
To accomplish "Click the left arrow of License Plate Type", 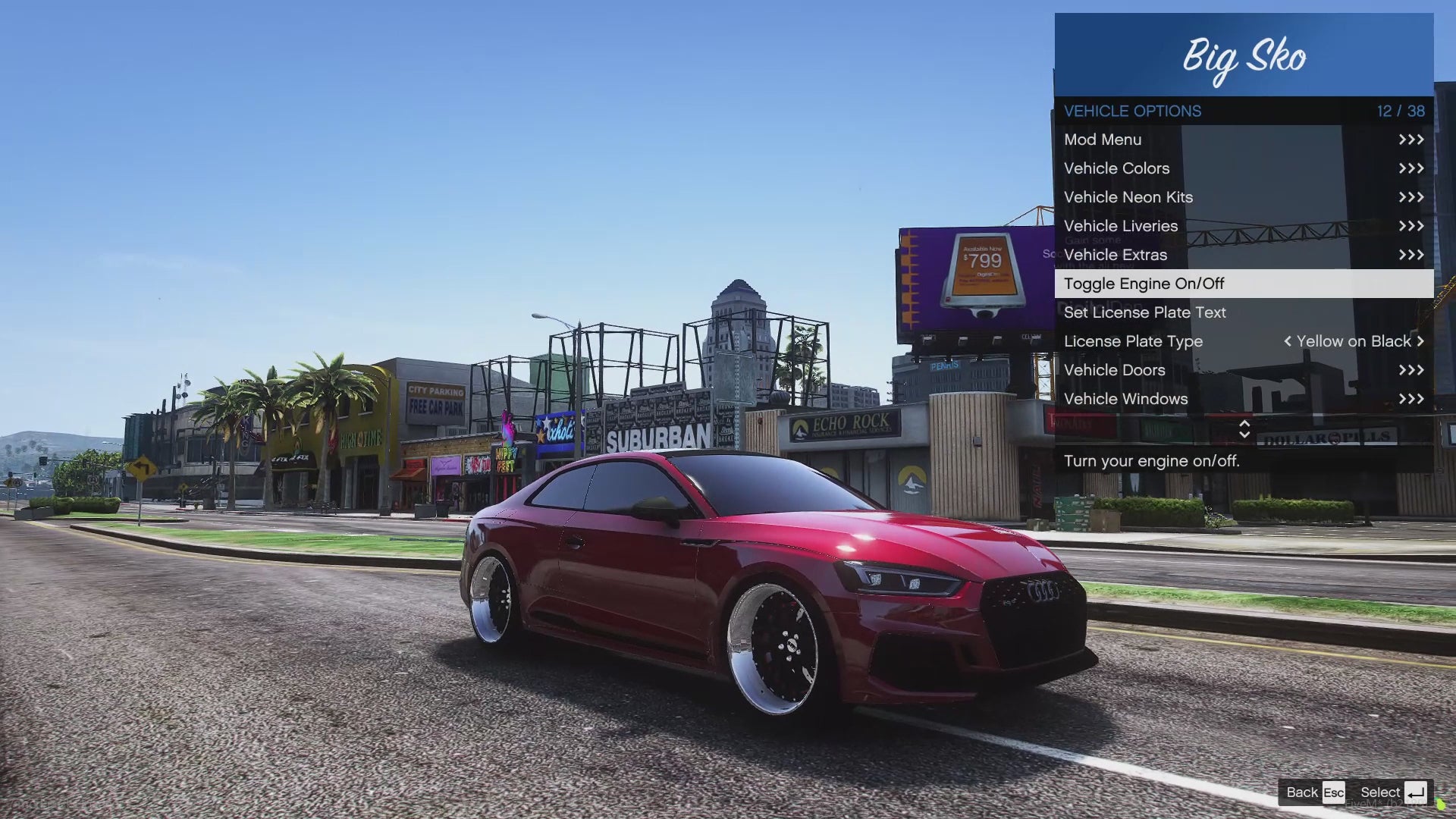I will pyautogui.click(x=1287, y=341).
